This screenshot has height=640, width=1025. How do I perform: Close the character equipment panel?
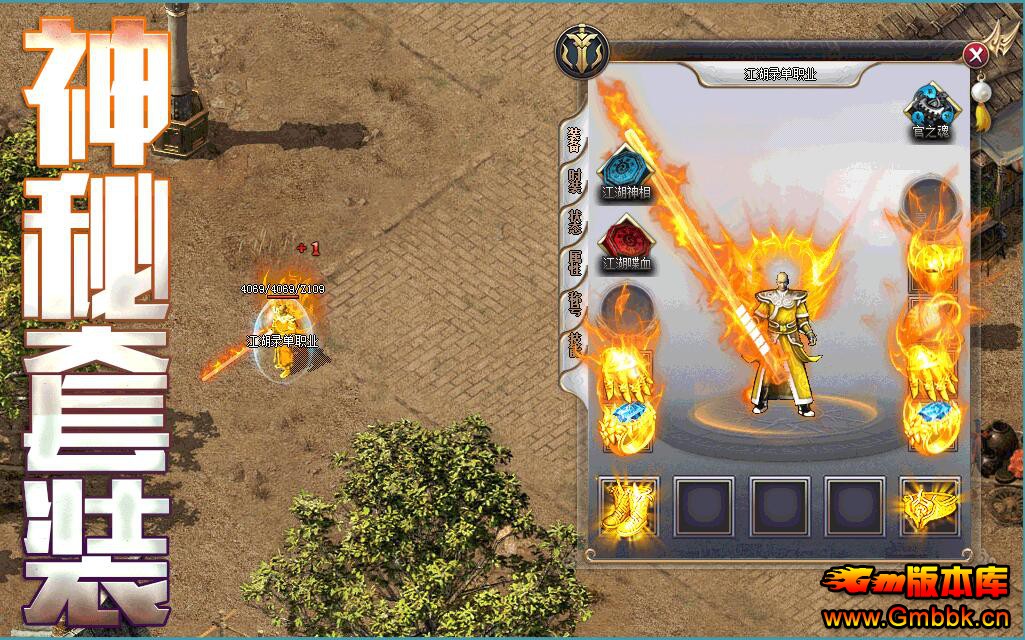pyautogui.click(x=975, y=54)
